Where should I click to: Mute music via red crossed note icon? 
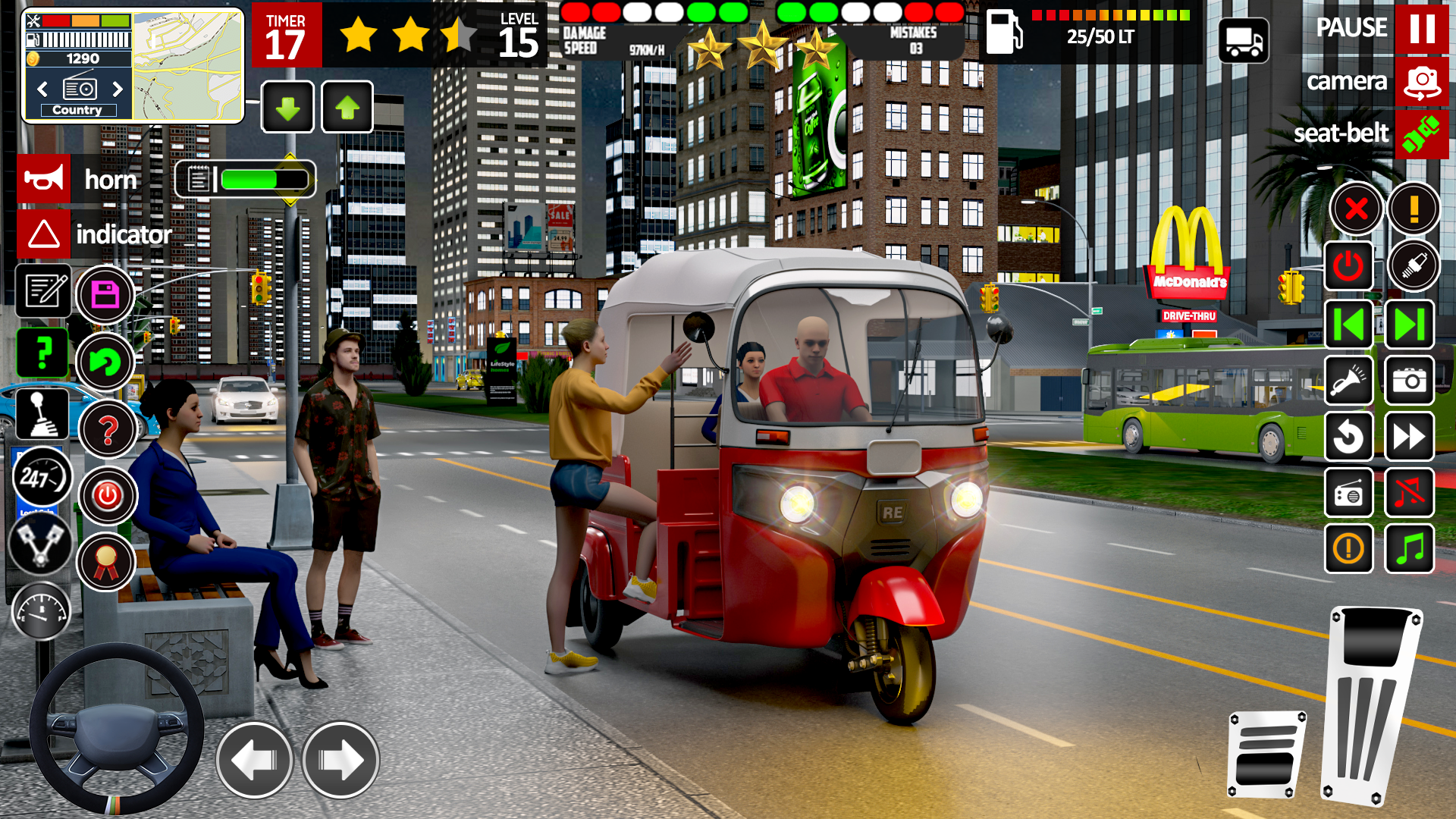[1409, 494]
